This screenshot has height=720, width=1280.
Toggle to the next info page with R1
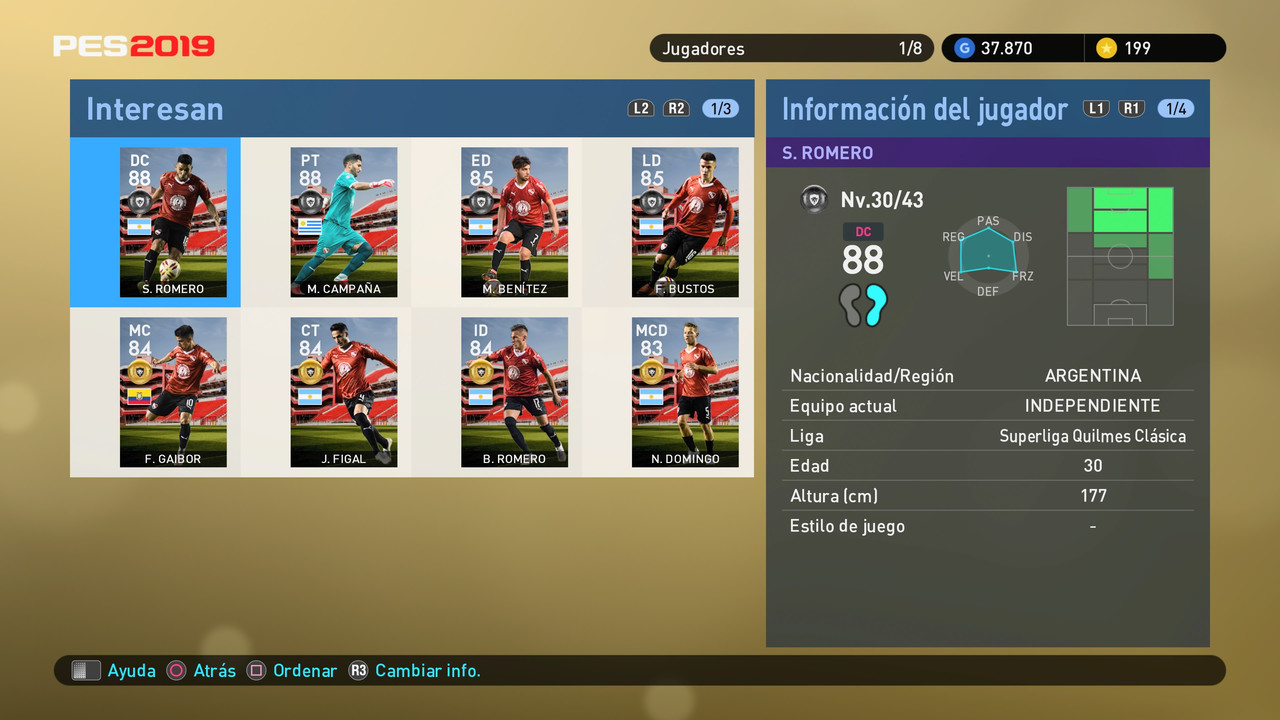point(1131,108)
